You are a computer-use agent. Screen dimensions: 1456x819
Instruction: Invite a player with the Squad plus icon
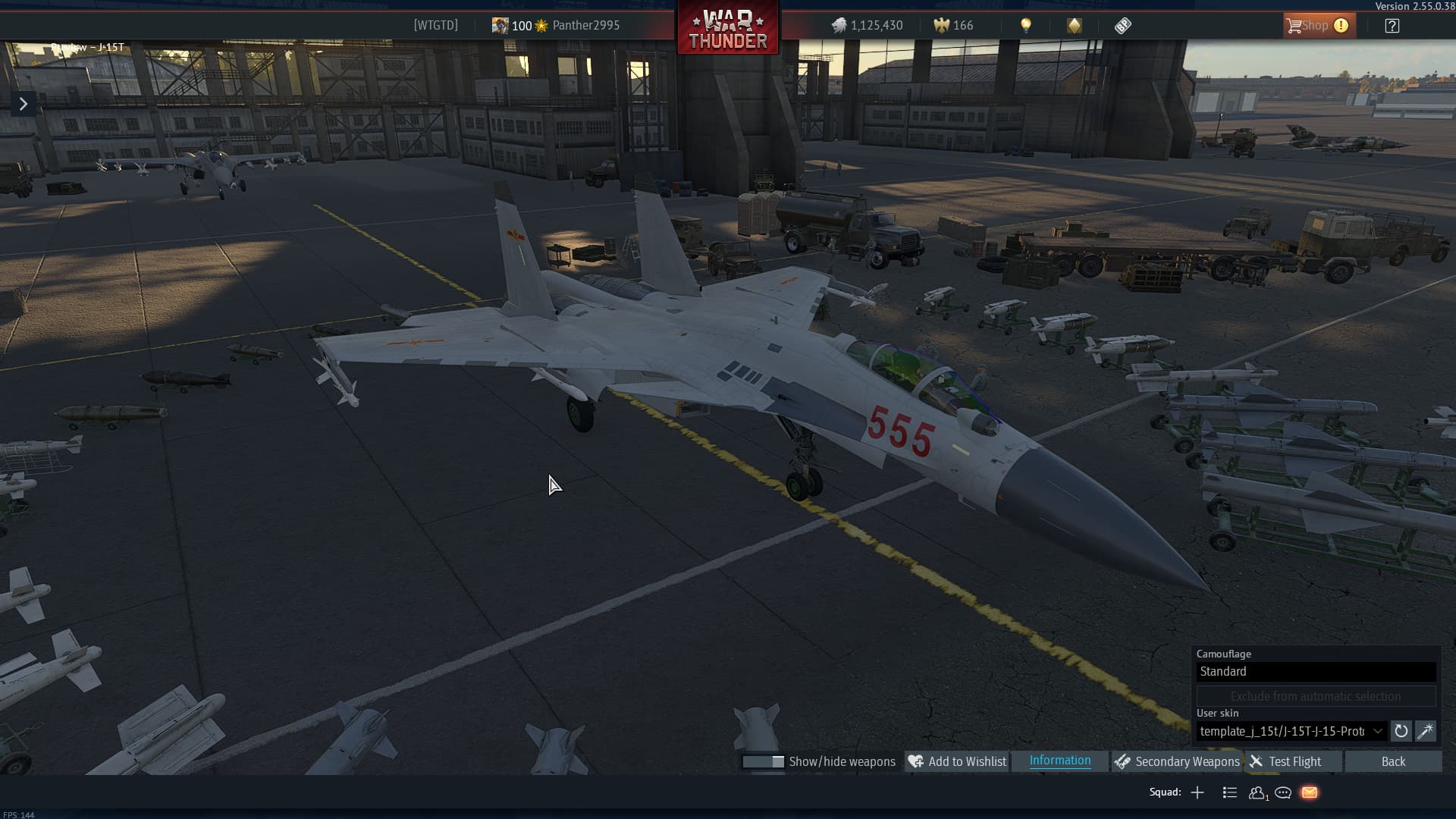tap(1197, 792)
